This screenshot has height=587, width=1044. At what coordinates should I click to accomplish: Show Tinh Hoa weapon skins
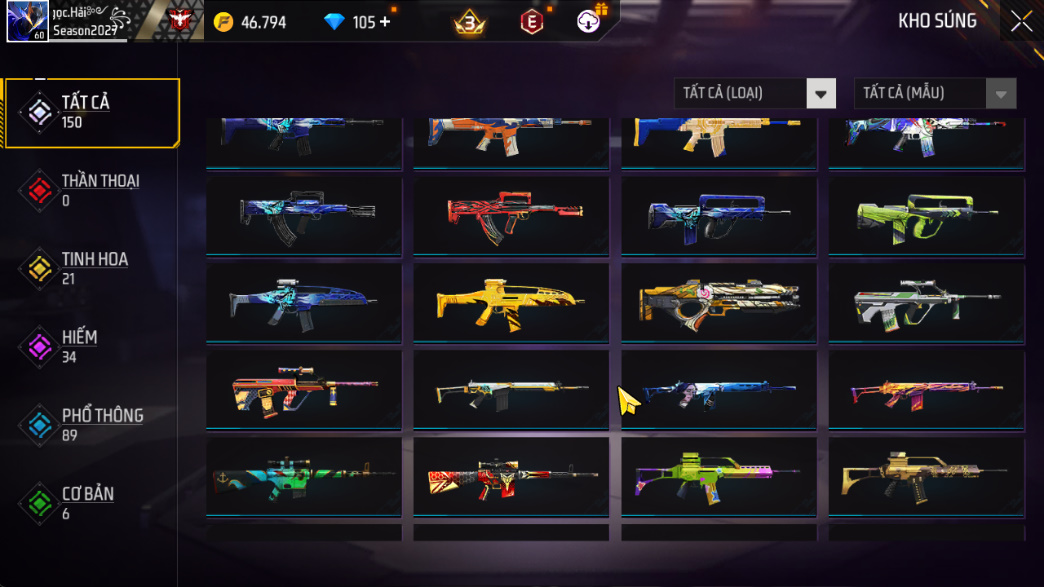(x=92, y=268)
